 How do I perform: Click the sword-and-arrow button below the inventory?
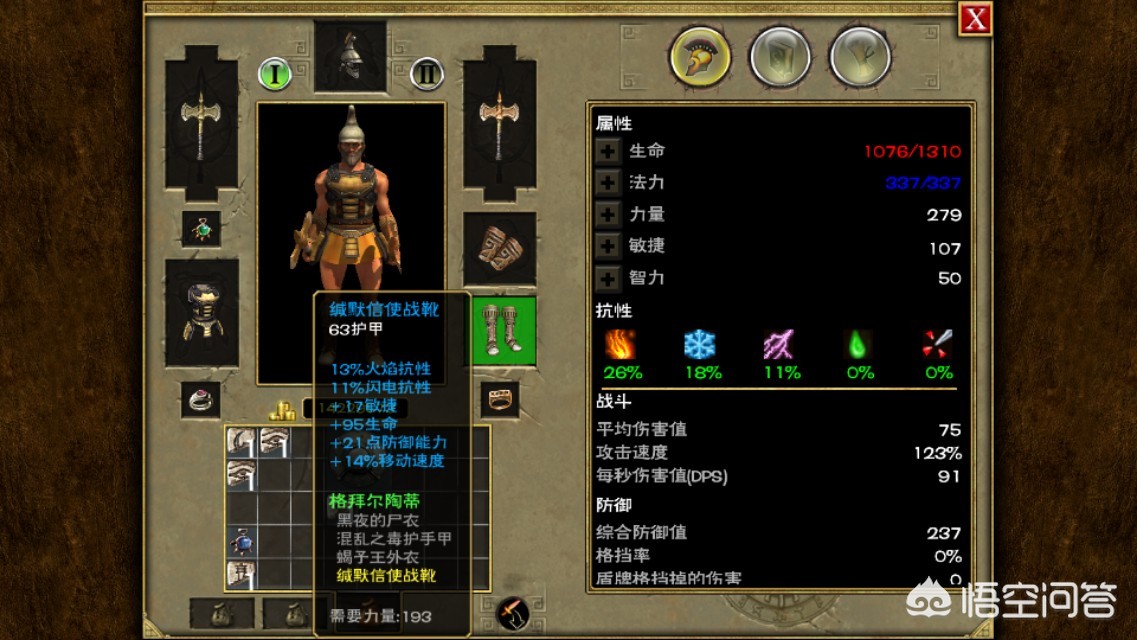[x=513, y=611]
